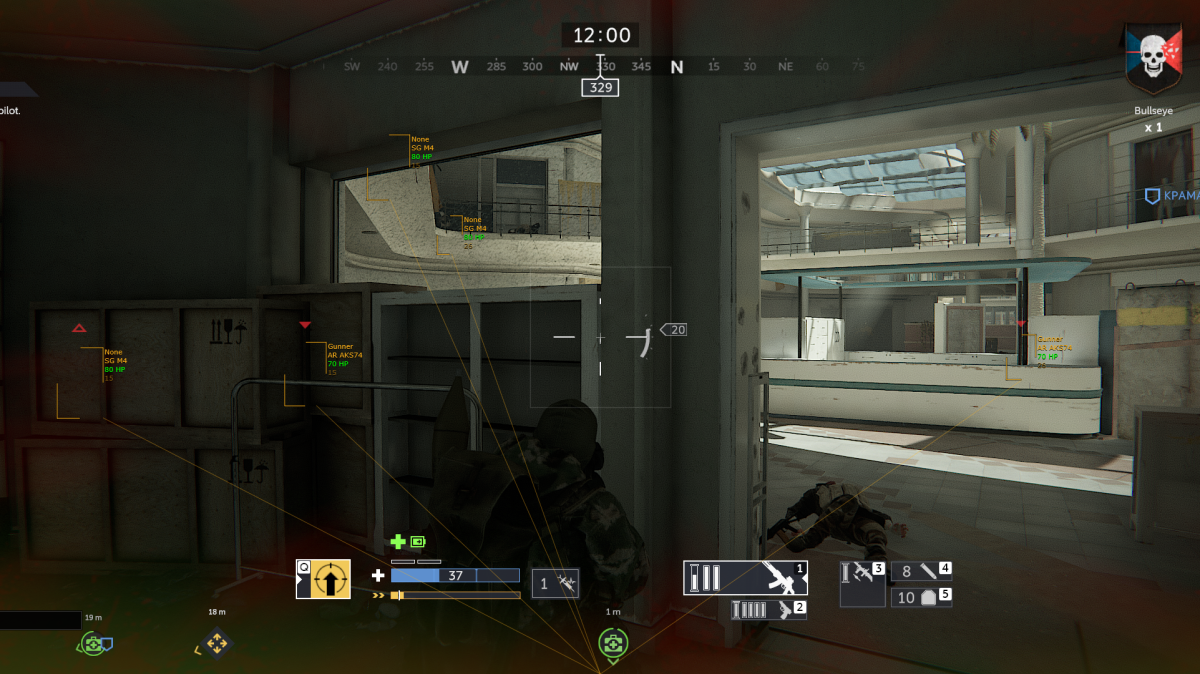1200x674 pixels.
Task: Select the slot 5 item with count 10
Action: (x=921, y=597)
